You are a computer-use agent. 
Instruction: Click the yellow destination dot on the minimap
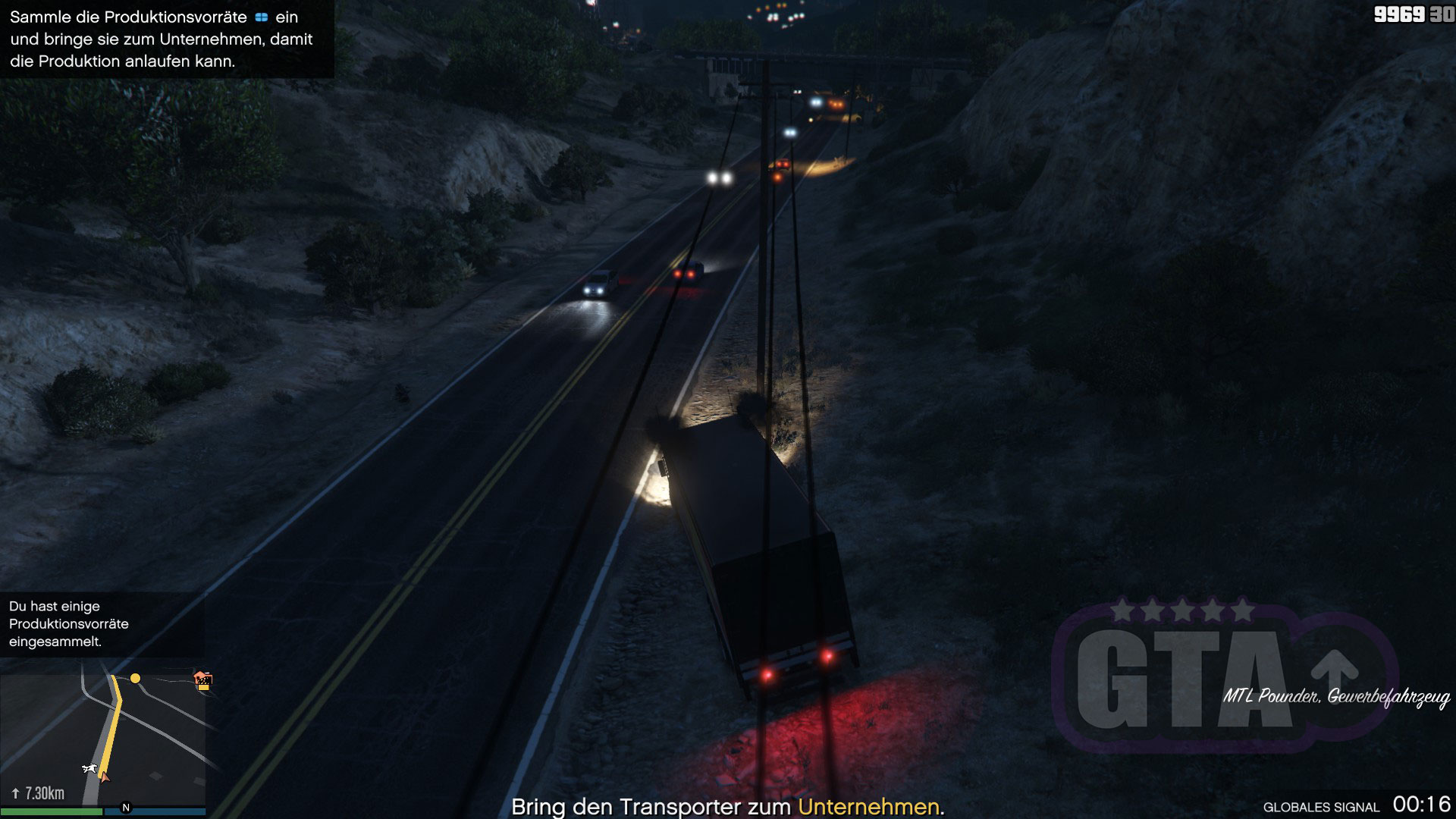(135, 678)
